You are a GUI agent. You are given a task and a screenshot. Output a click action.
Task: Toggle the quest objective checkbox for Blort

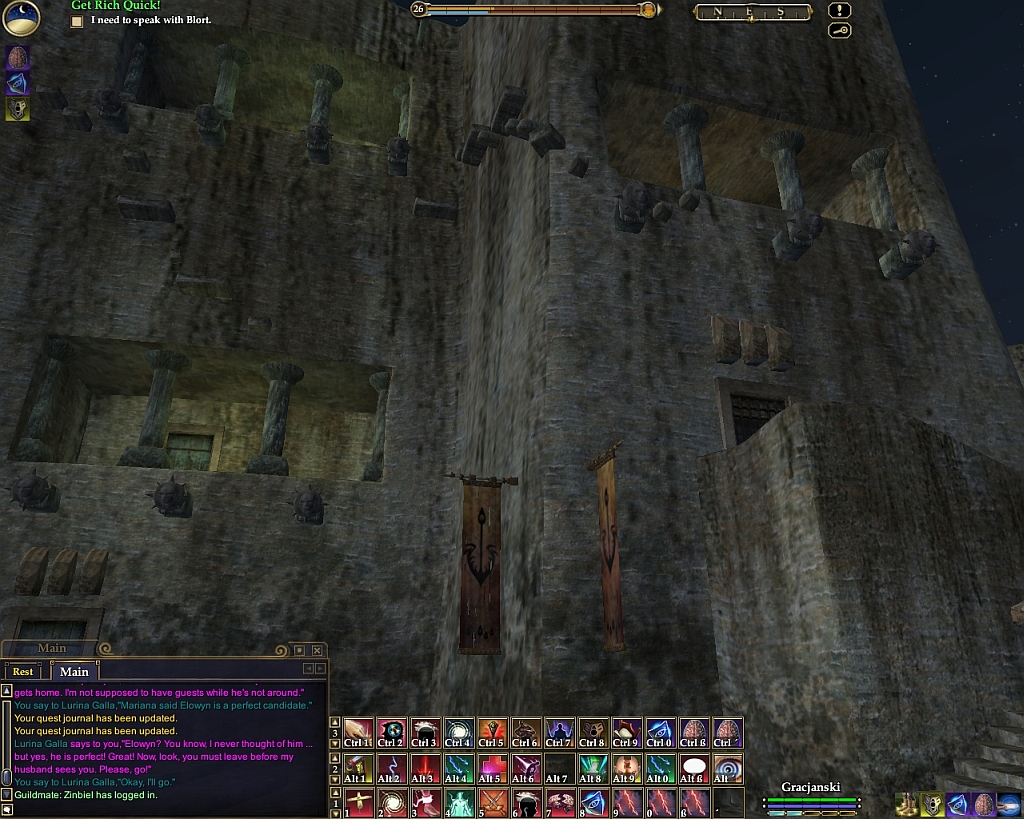coord(77,20)
